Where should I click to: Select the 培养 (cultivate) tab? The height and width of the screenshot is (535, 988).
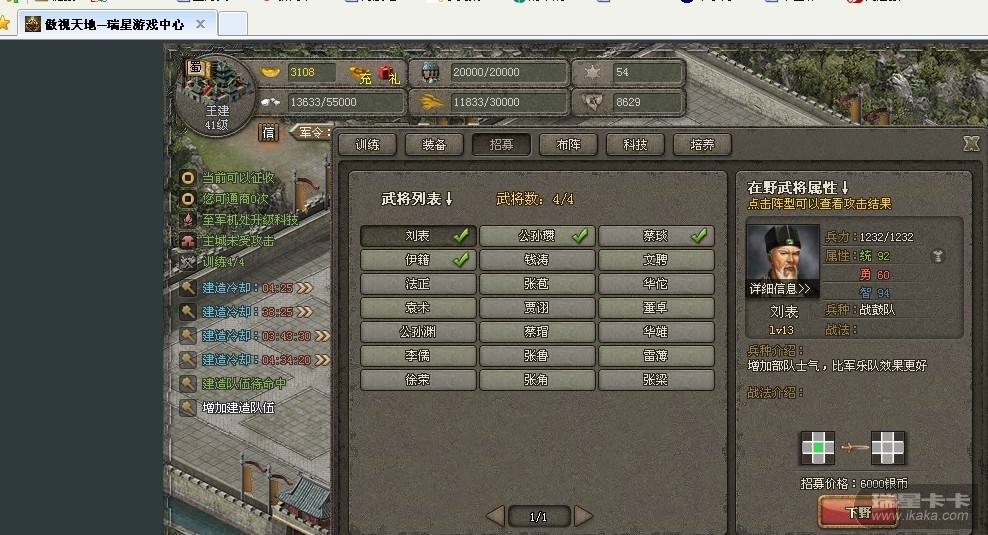pos(702,145)
